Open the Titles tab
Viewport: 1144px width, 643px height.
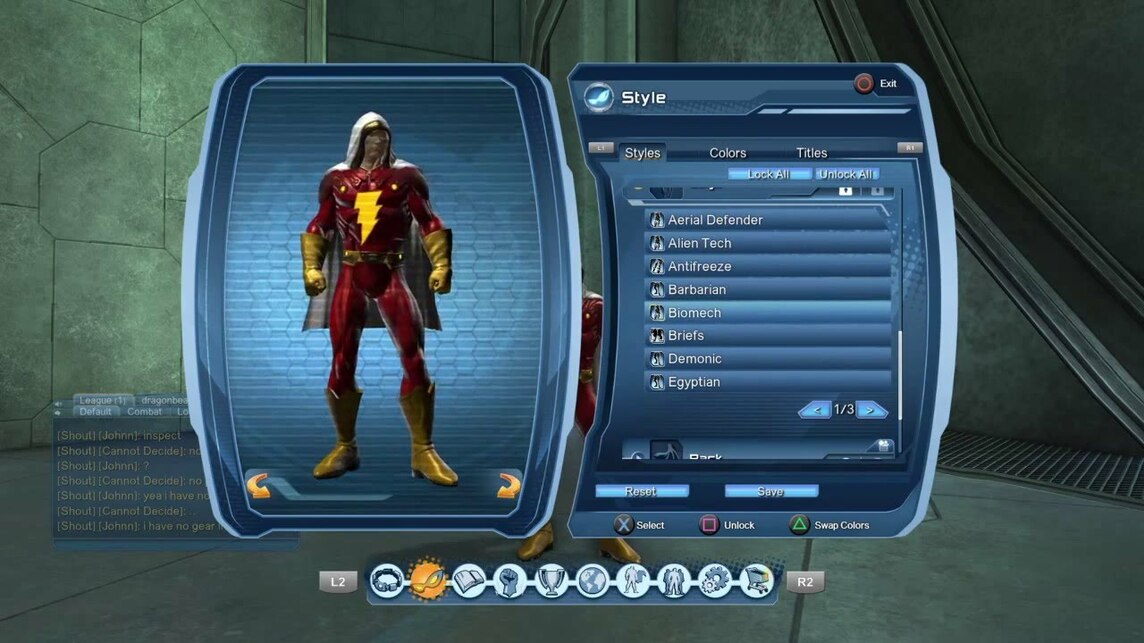click(811, 153)
